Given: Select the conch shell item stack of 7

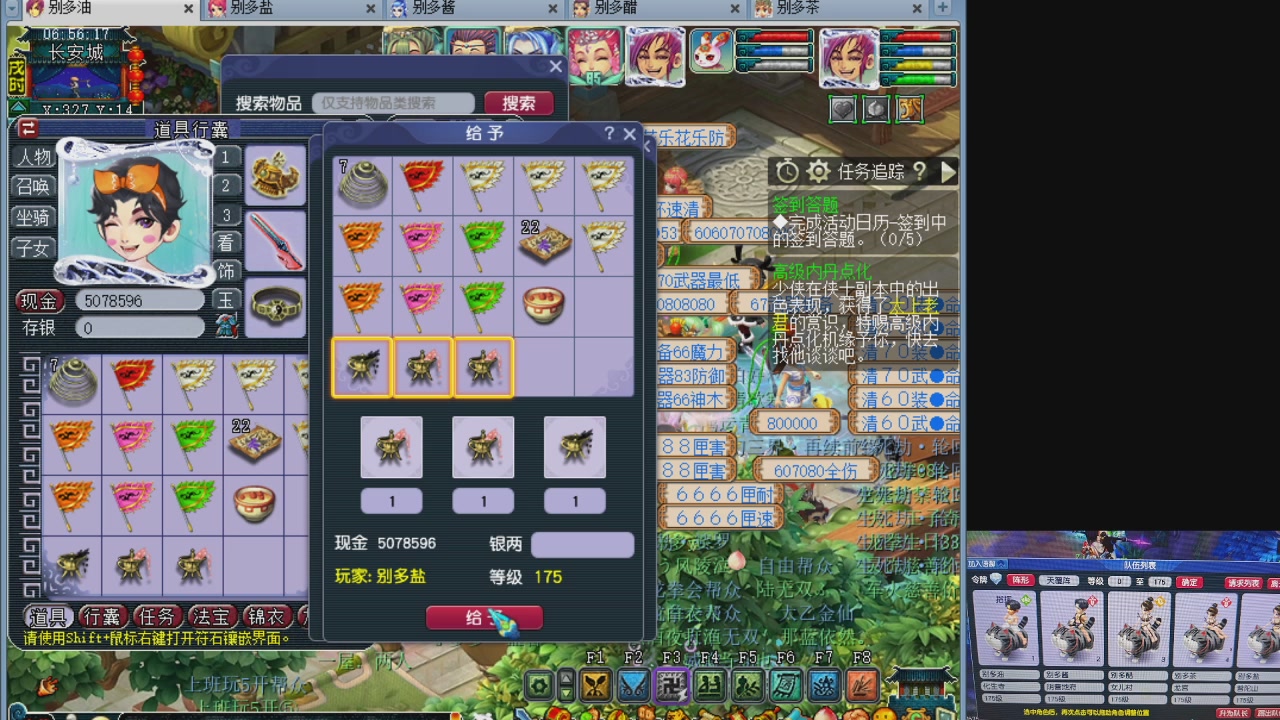Looking at the screenshot, I should pos(362,185).
